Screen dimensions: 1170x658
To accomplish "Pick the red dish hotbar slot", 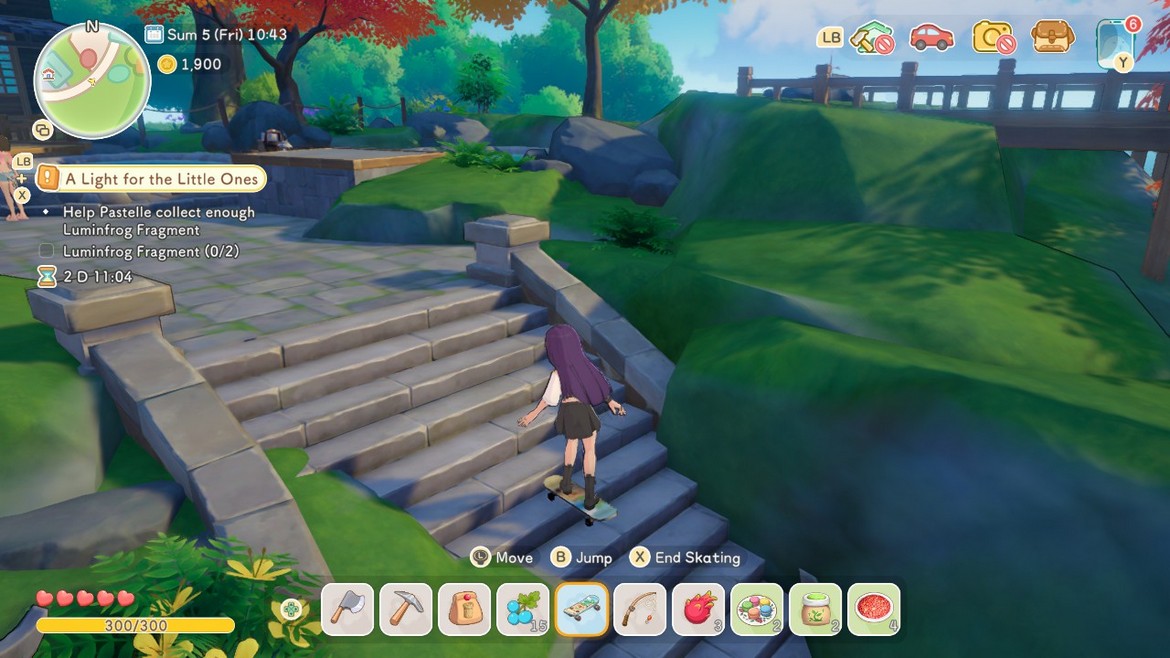I will (874, 609).
